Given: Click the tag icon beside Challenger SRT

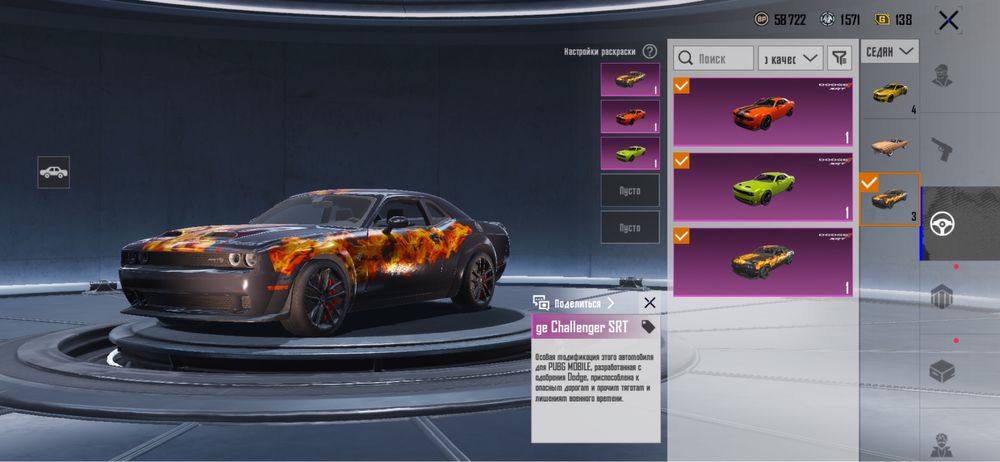Looking at the screenshot, I should tap(648, 327).
